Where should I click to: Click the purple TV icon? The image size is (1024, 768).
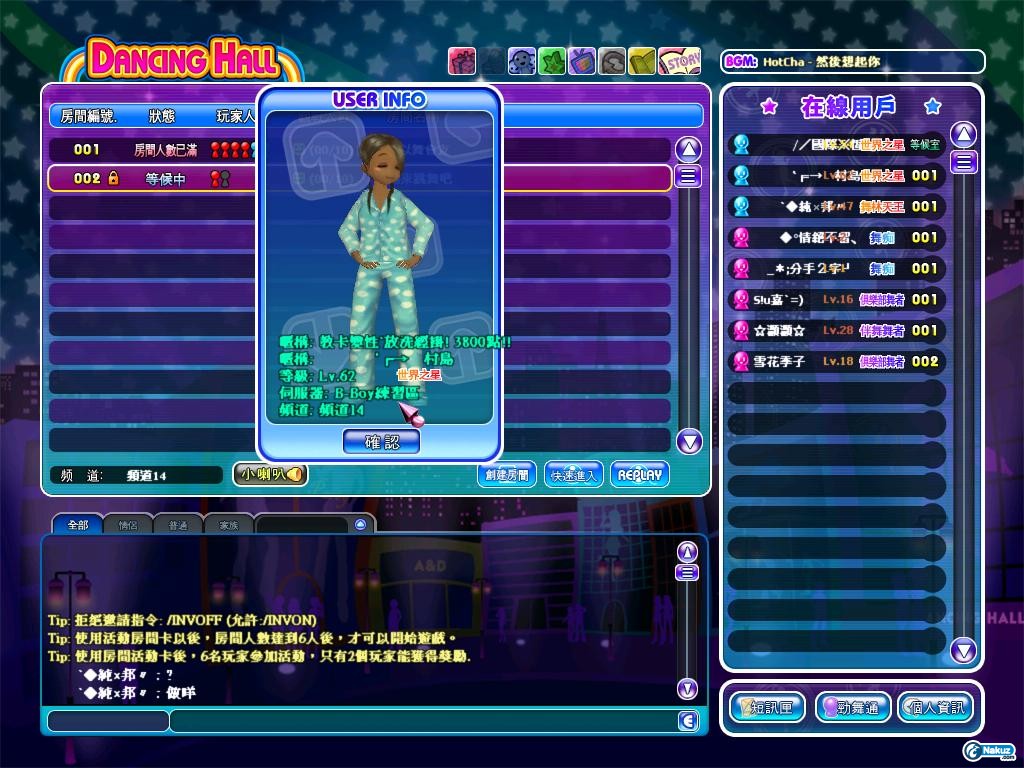(x=582, y=61)
